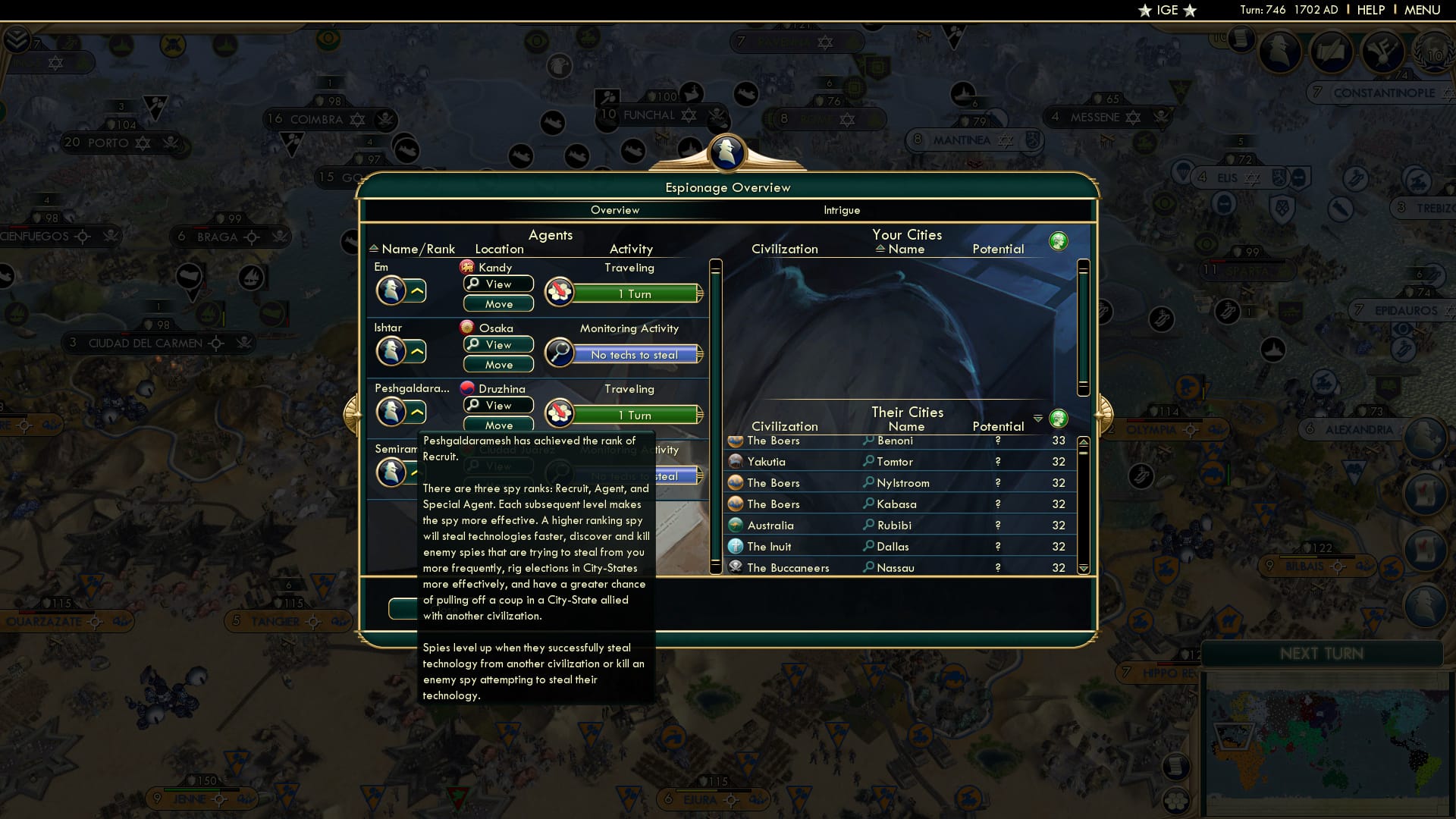Click the globe icon beside Your Cities header

(x=1059, y=240)
